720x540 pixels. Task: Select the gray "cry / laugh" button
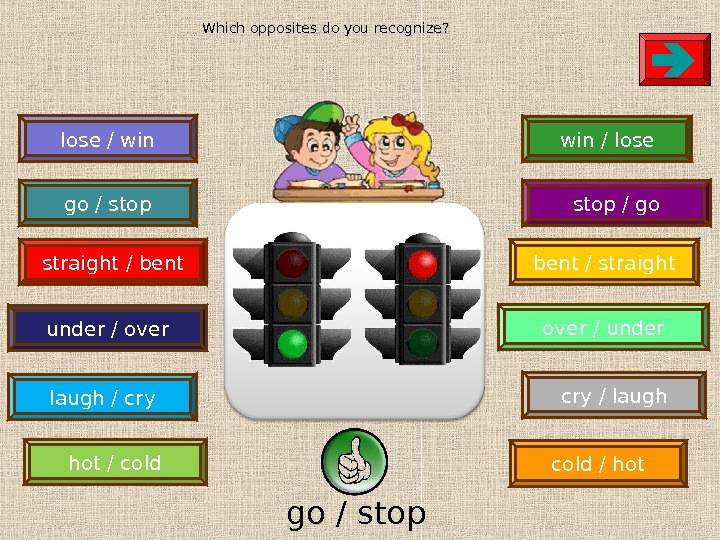coord(614,396)
